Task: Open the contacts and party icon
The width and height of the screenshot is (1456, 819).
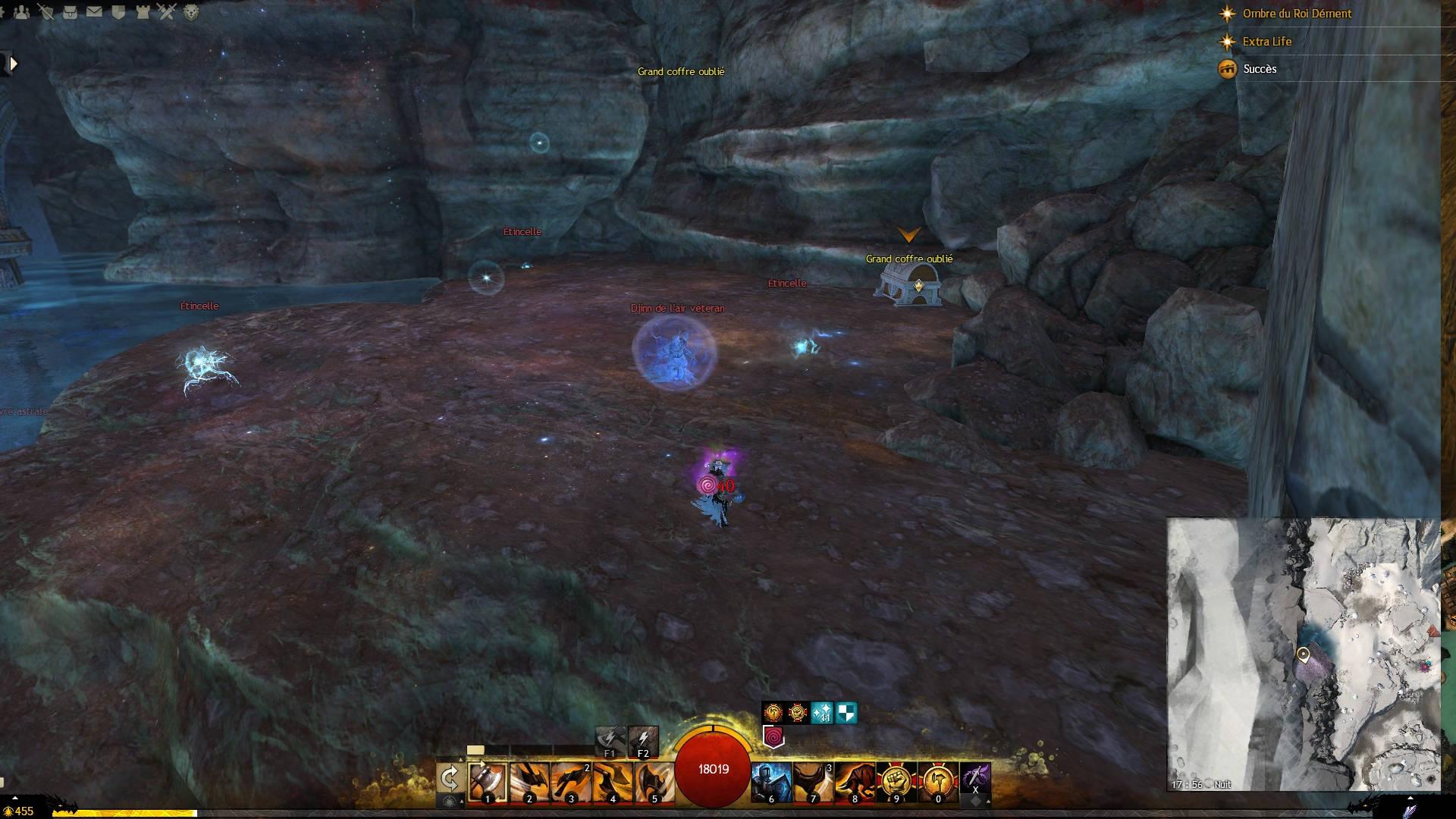Action: 21,11
